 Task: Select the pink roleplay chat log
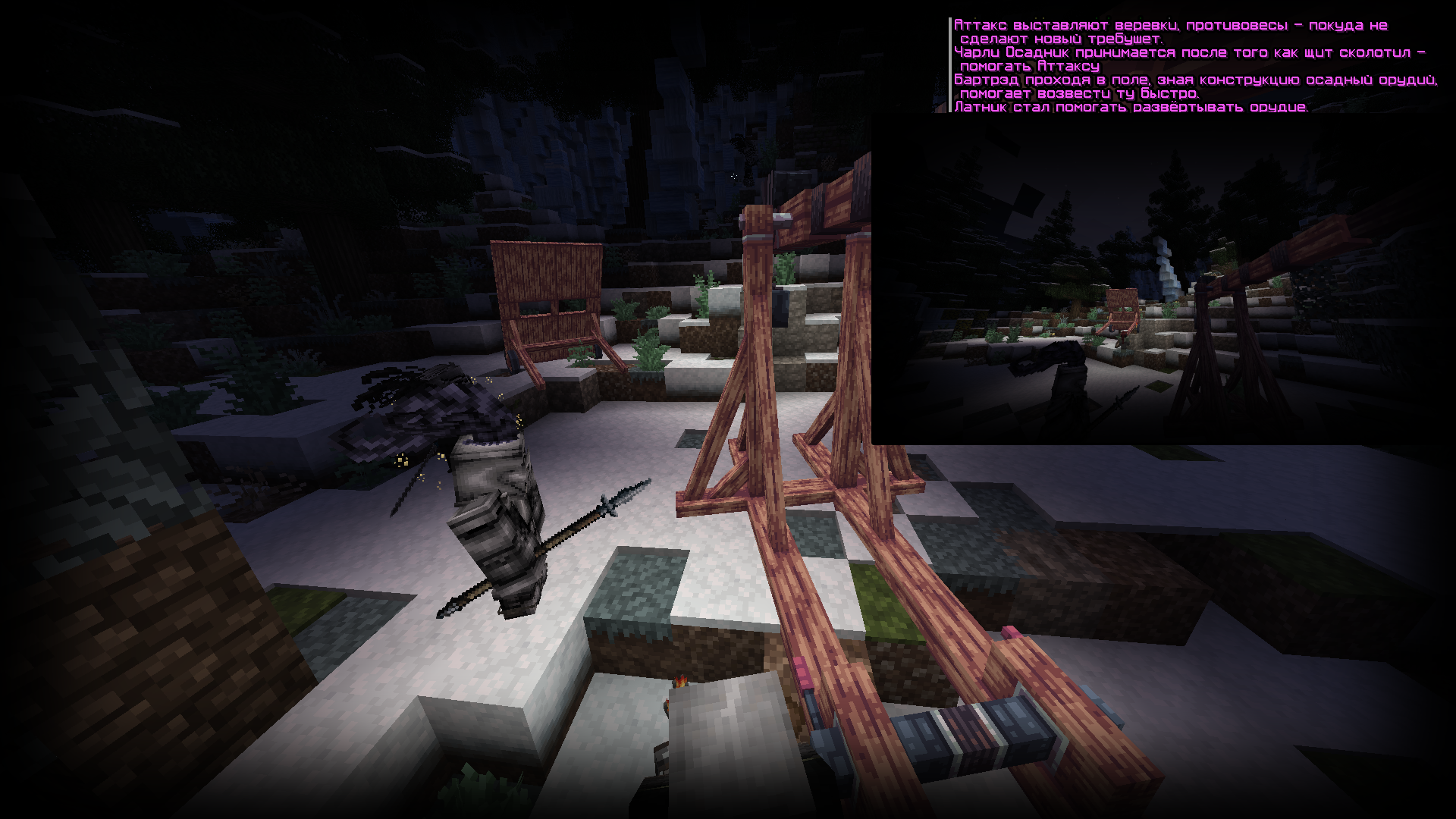click(1194, 66)
